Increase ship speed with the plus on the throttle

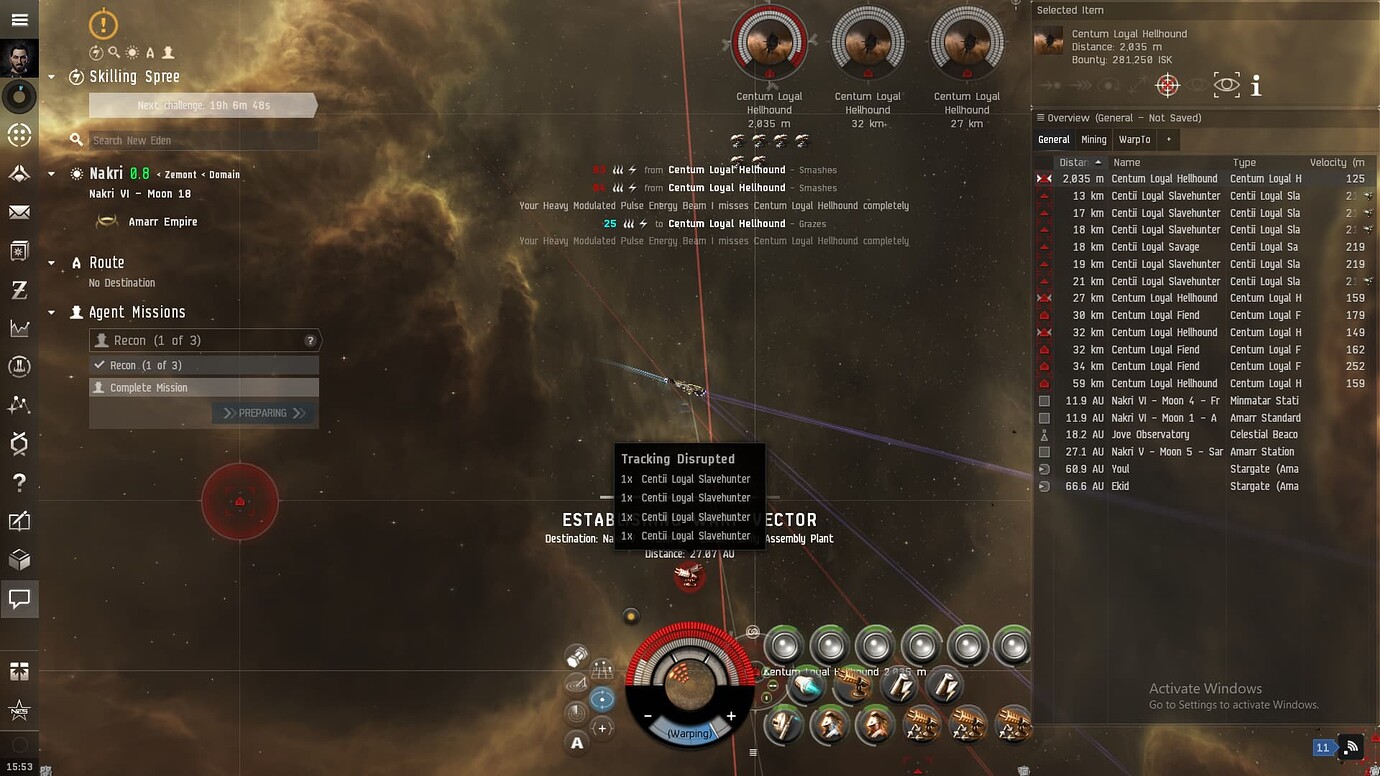[731, 716]
